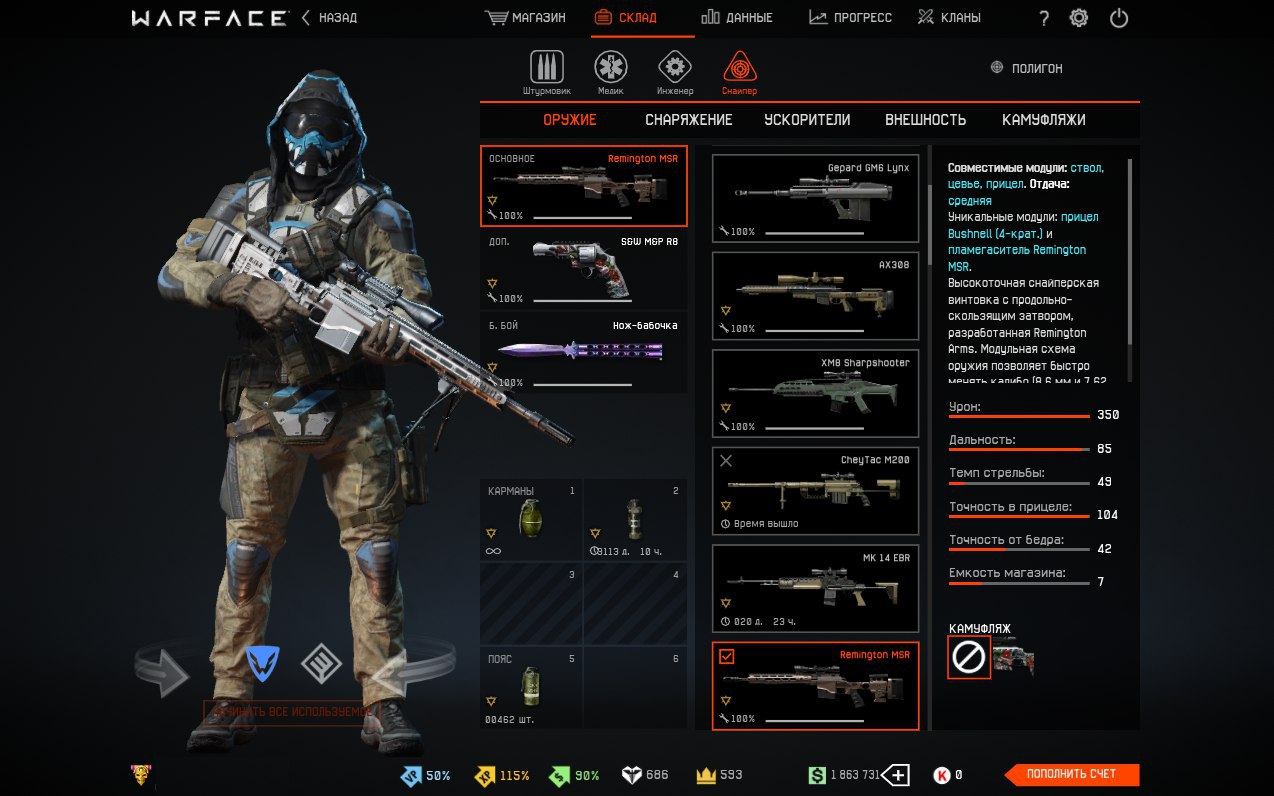Switch to the Камуфляжи tab
The height and width of the screenshot is (796, 1274).
point(1043,120)
